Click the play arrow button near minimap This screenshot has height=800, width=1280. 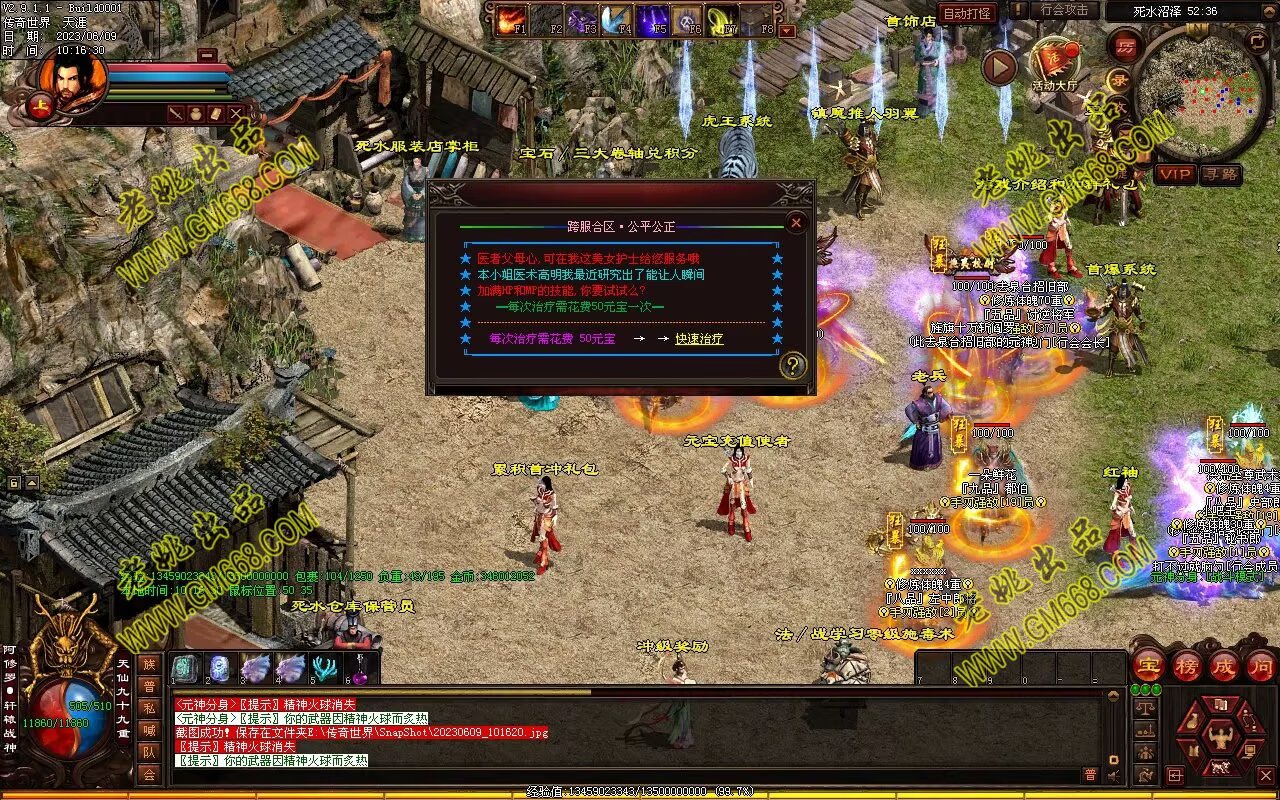[999, 67]
